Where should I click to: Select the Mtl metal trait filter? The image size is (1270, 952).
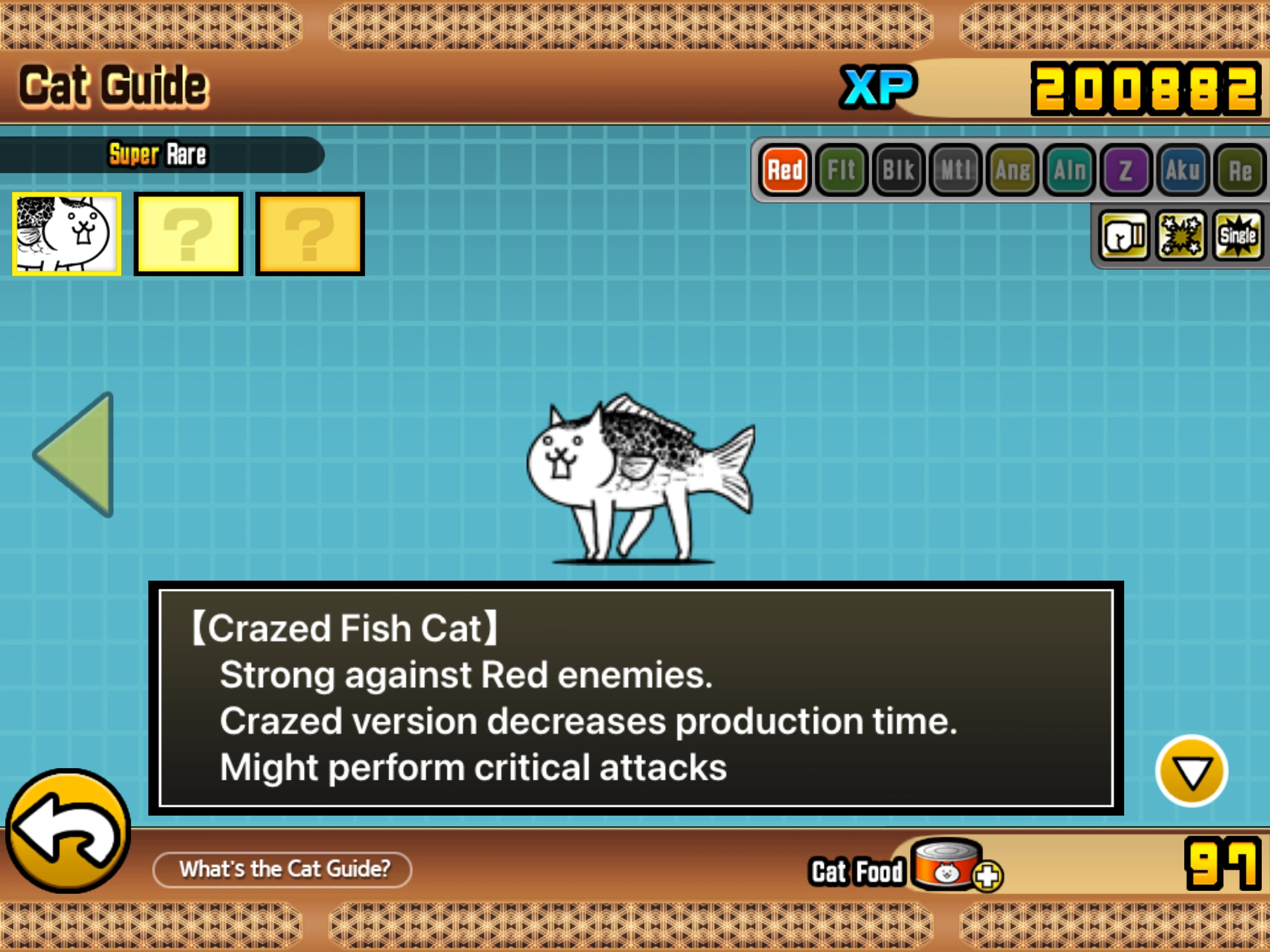pos(956,170)
